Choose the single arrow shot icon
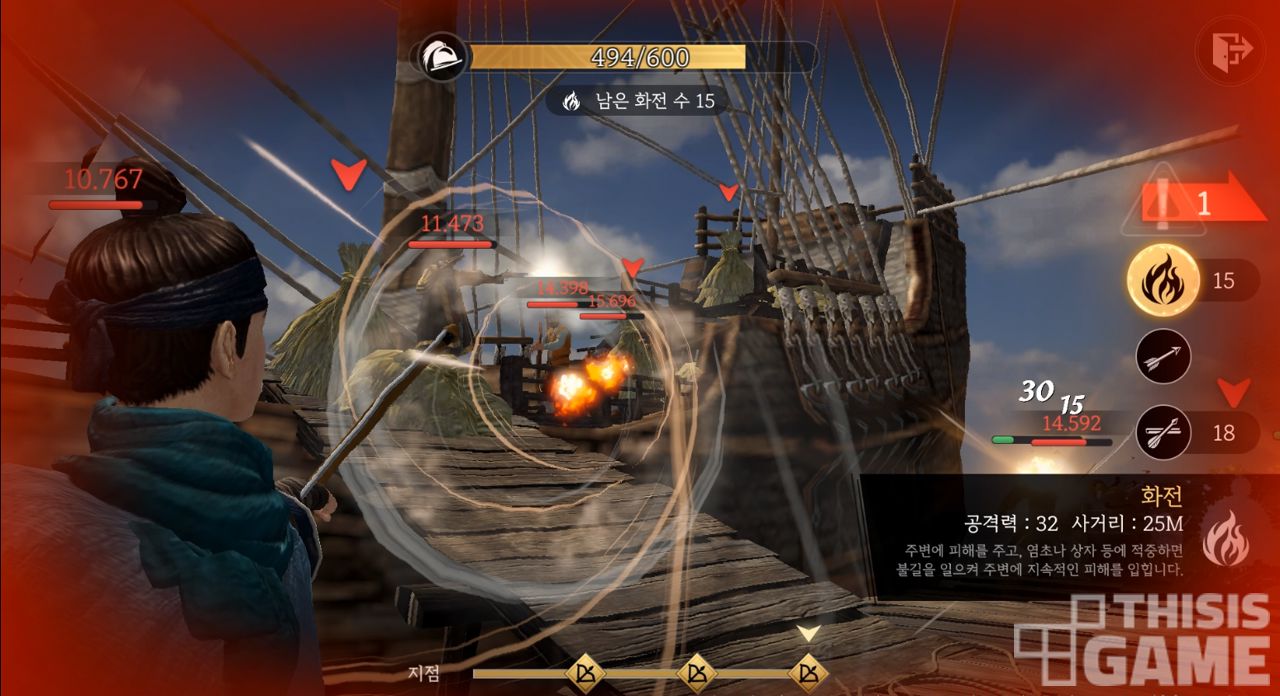The height and width of the screenshot is (696, 1280). point(1163,356)
